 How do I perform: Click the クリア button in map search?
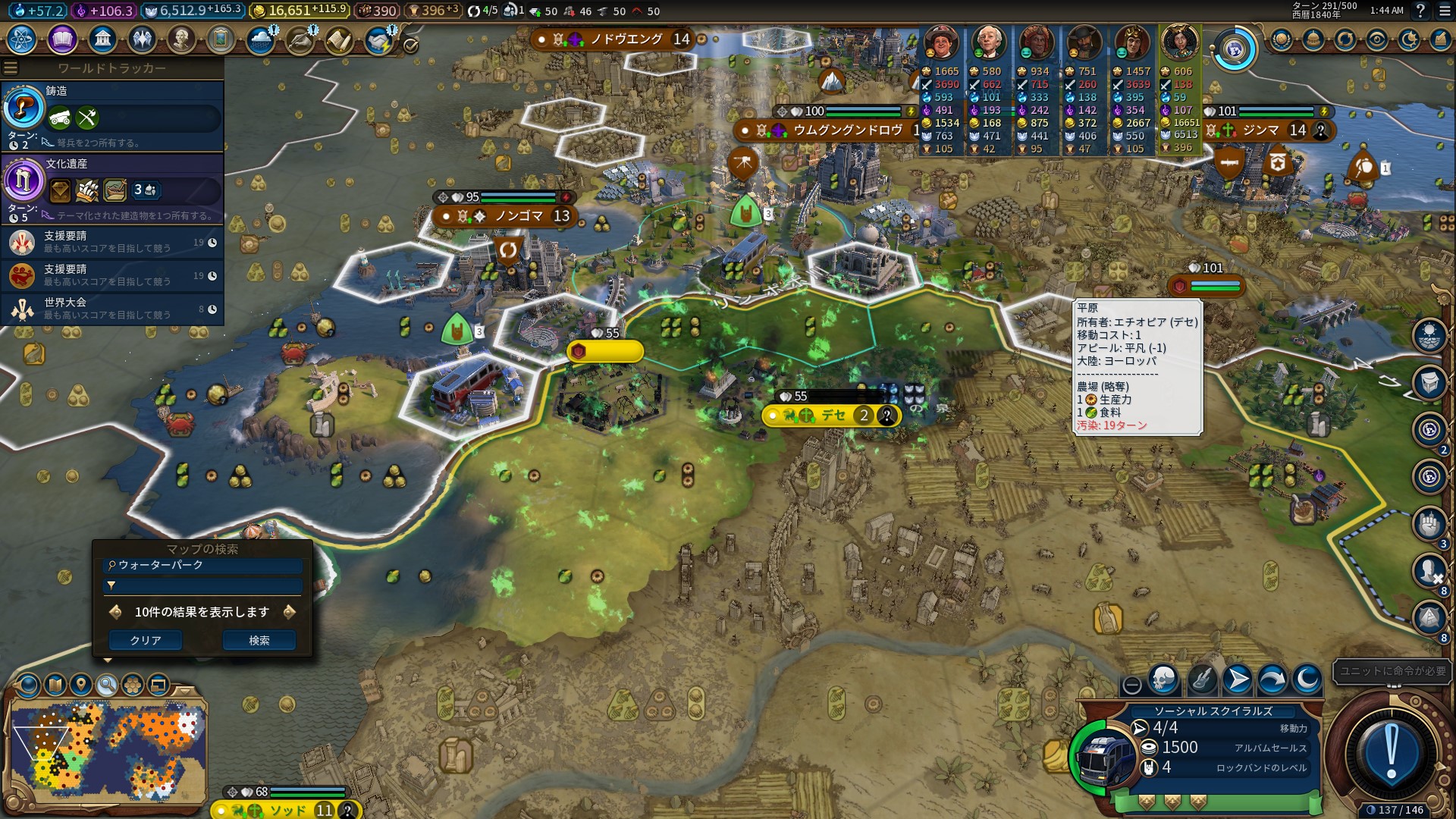(145, 641)
